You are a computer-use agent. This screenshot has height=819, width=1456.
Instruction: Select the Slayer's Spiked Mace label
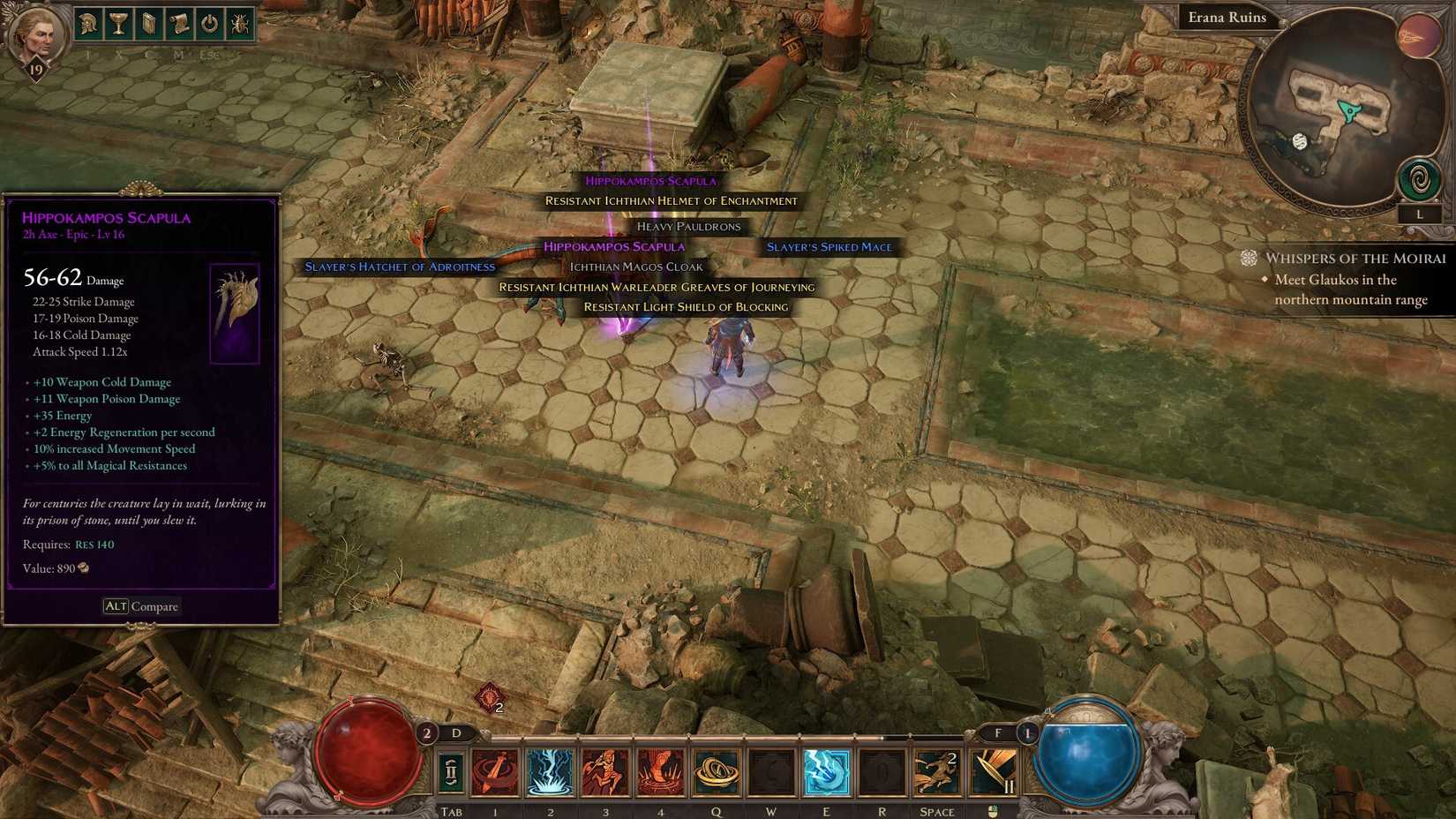(x=829, y=247)
